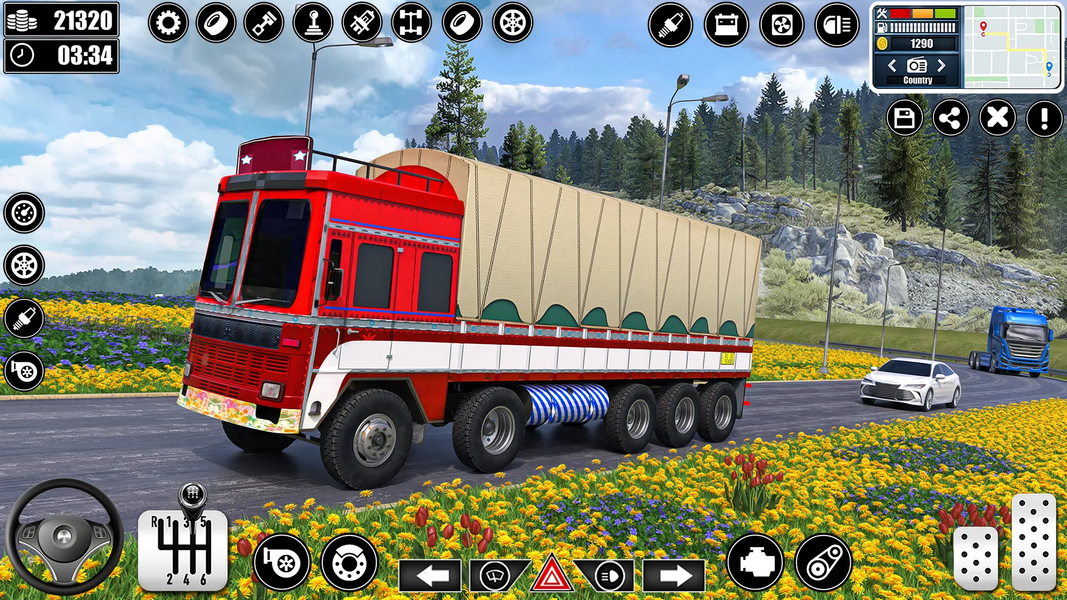Open the chassis drivetrain icon

pyautogui.click(x=411, y=22)
